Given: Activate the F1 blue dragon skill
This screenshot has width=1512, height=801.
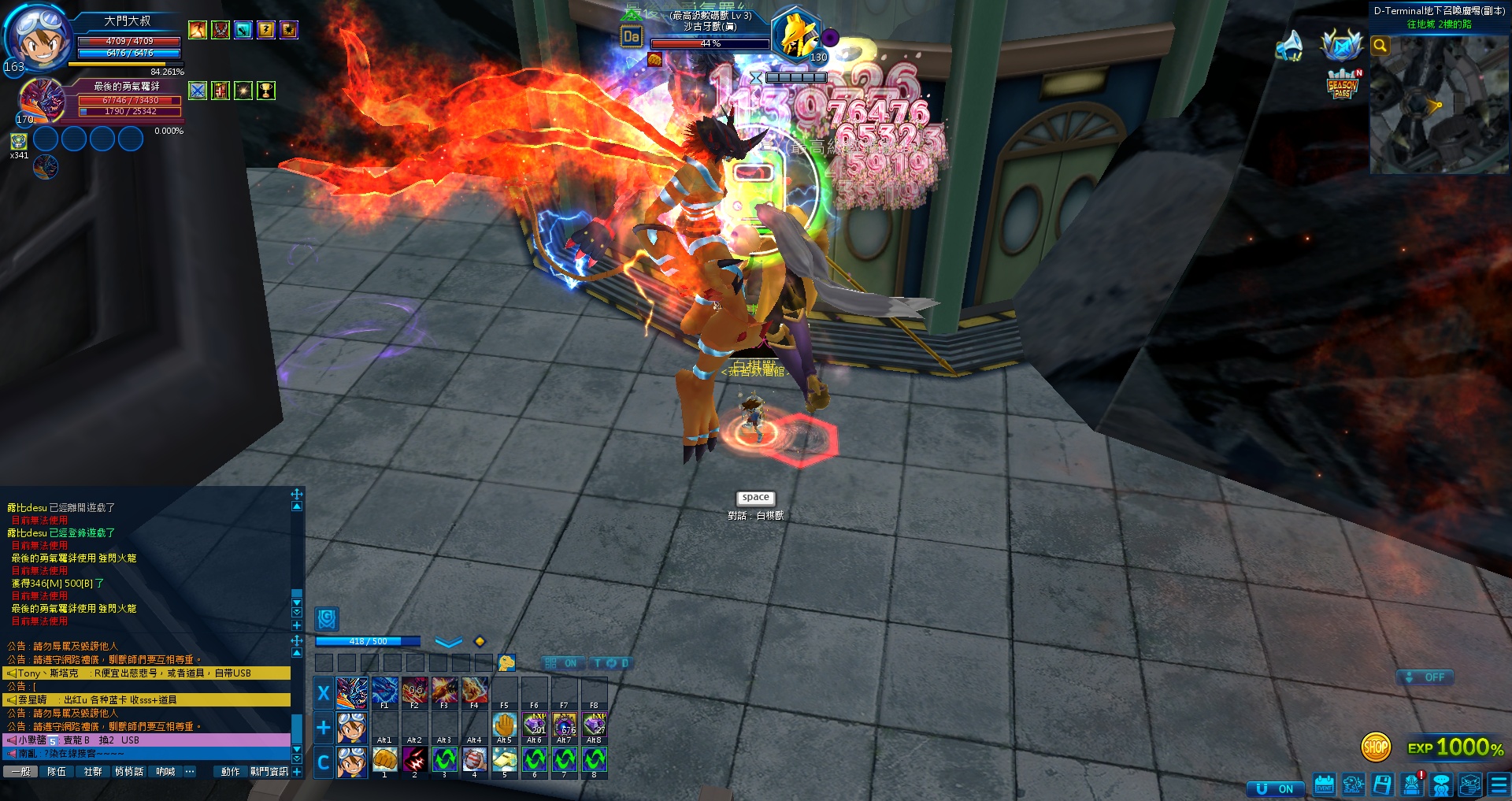Looking at the screenshot, I should [x=384, y=691].
